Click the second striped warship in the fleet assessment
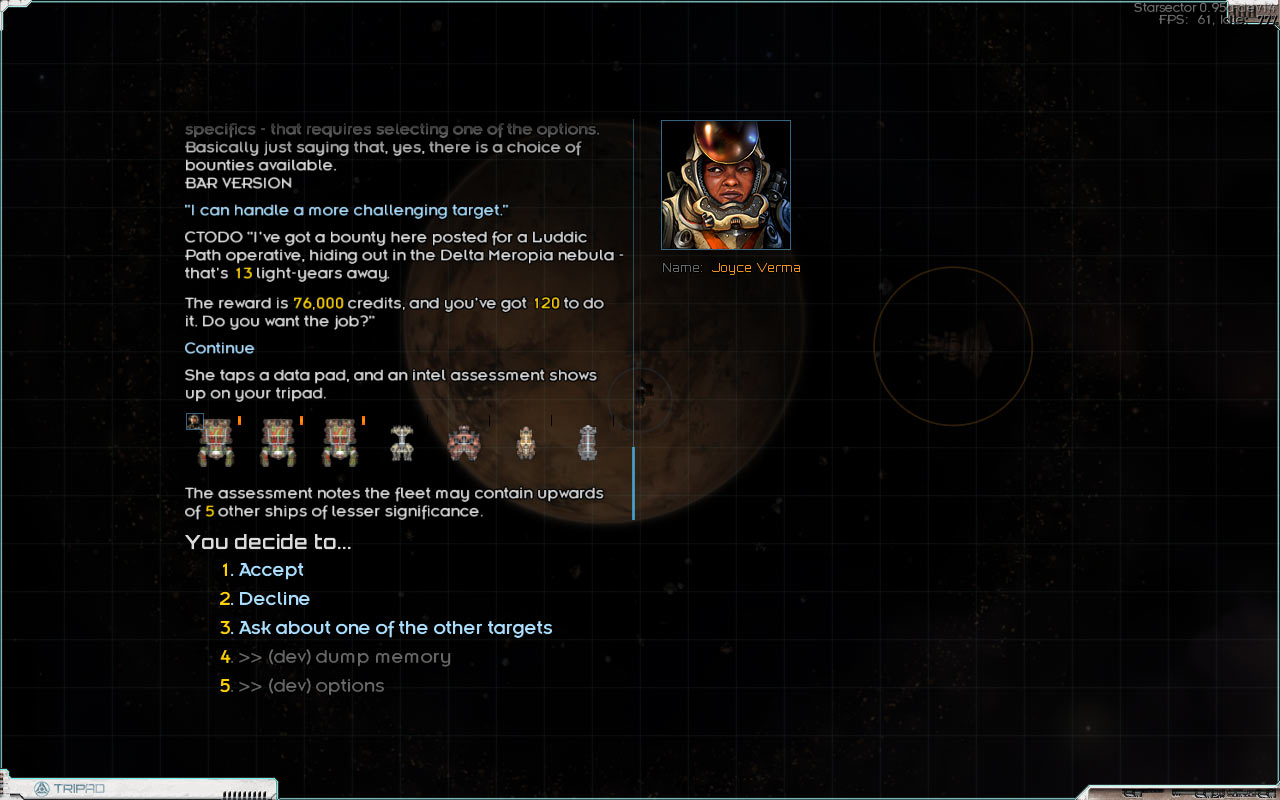The width and height of the screenshot is (1280, 800). coord(277,442)
